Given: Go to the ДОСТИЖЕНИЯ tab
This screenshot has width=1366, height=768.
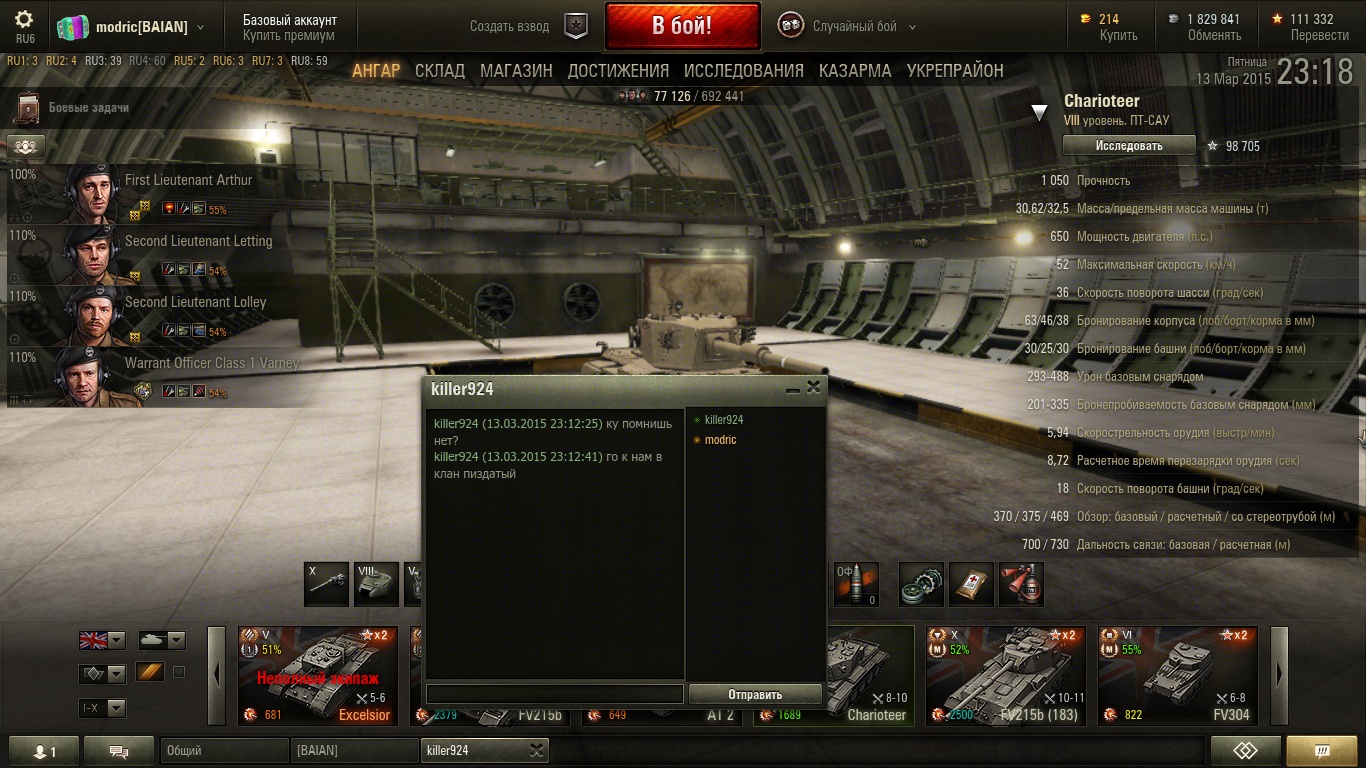Looking at the screenshot, I should tap(618, 71).
